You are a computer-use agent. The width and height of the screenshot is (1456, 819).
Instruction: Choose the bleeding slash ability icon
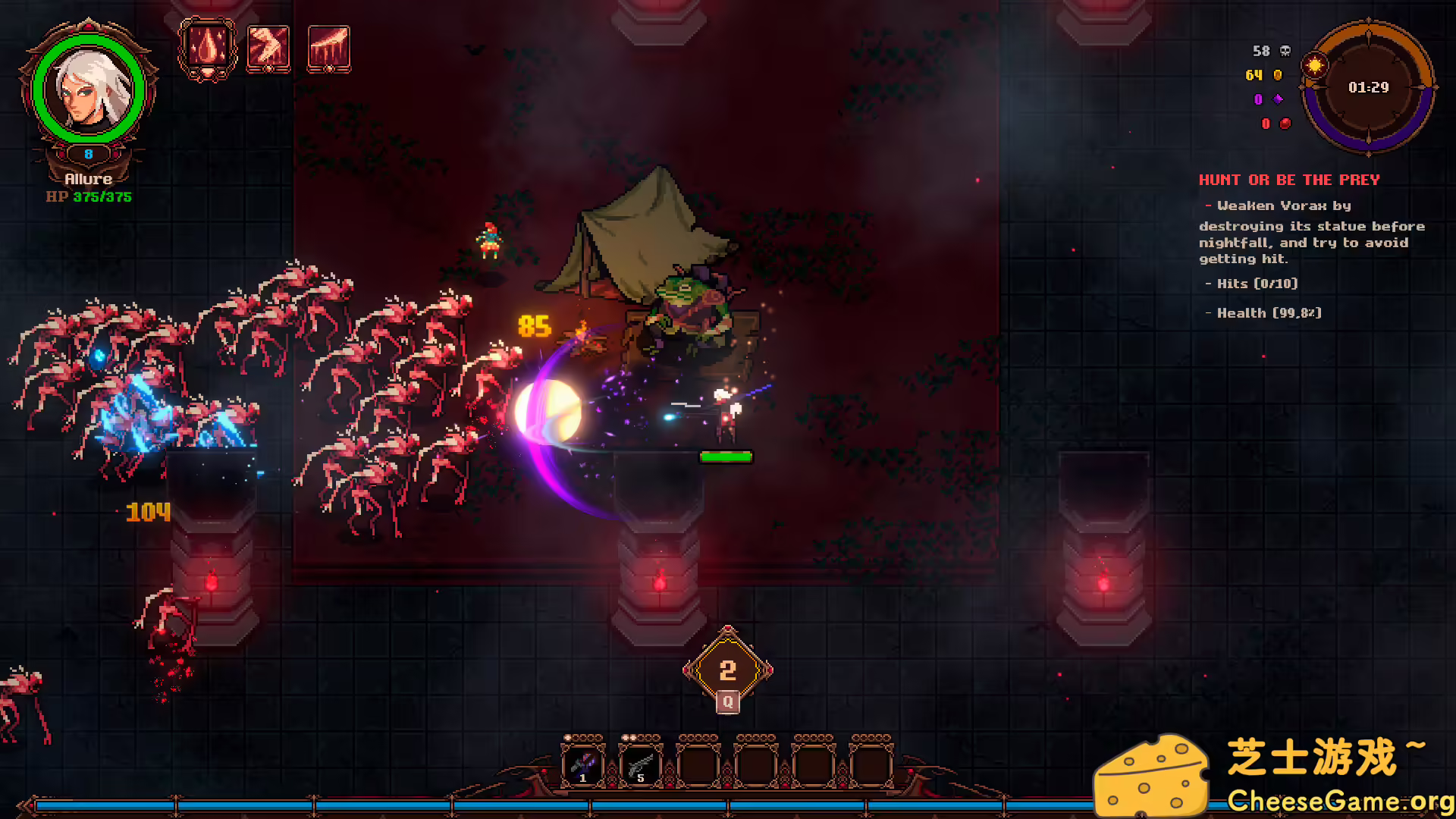[328, 49]
